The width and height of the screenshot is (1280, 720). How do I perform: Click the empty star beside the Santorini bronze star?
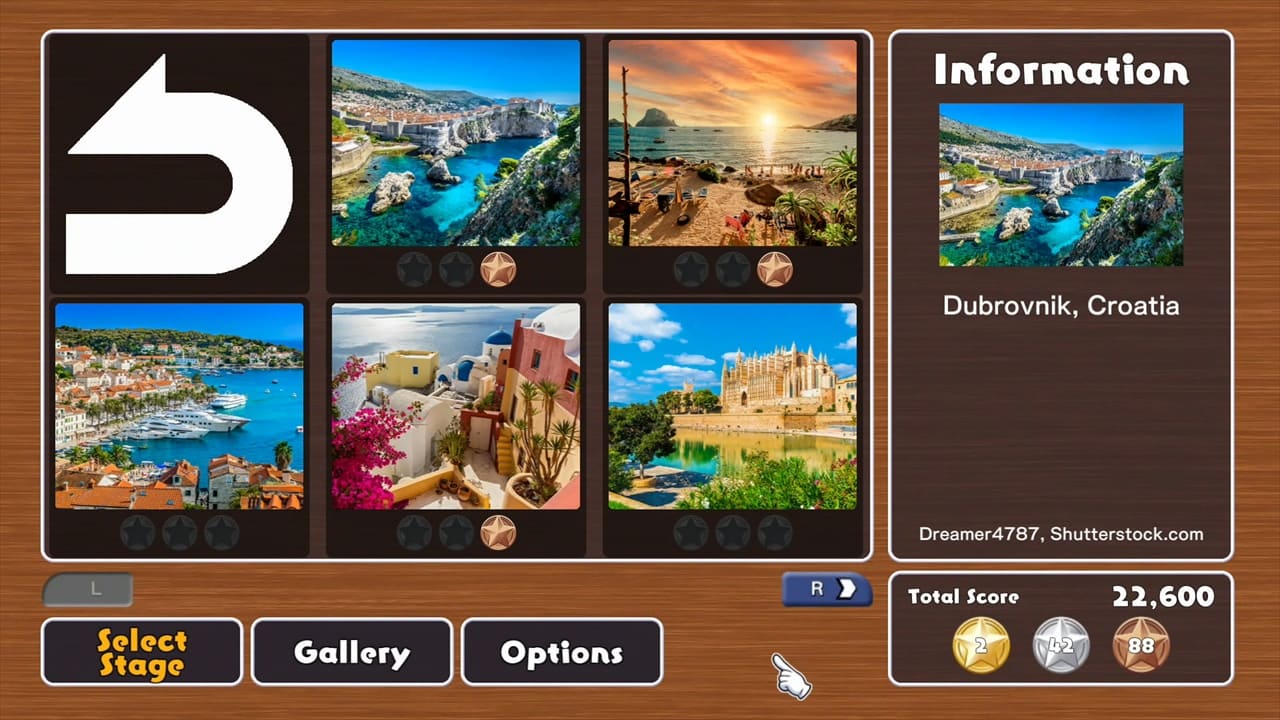click(455, 532)
